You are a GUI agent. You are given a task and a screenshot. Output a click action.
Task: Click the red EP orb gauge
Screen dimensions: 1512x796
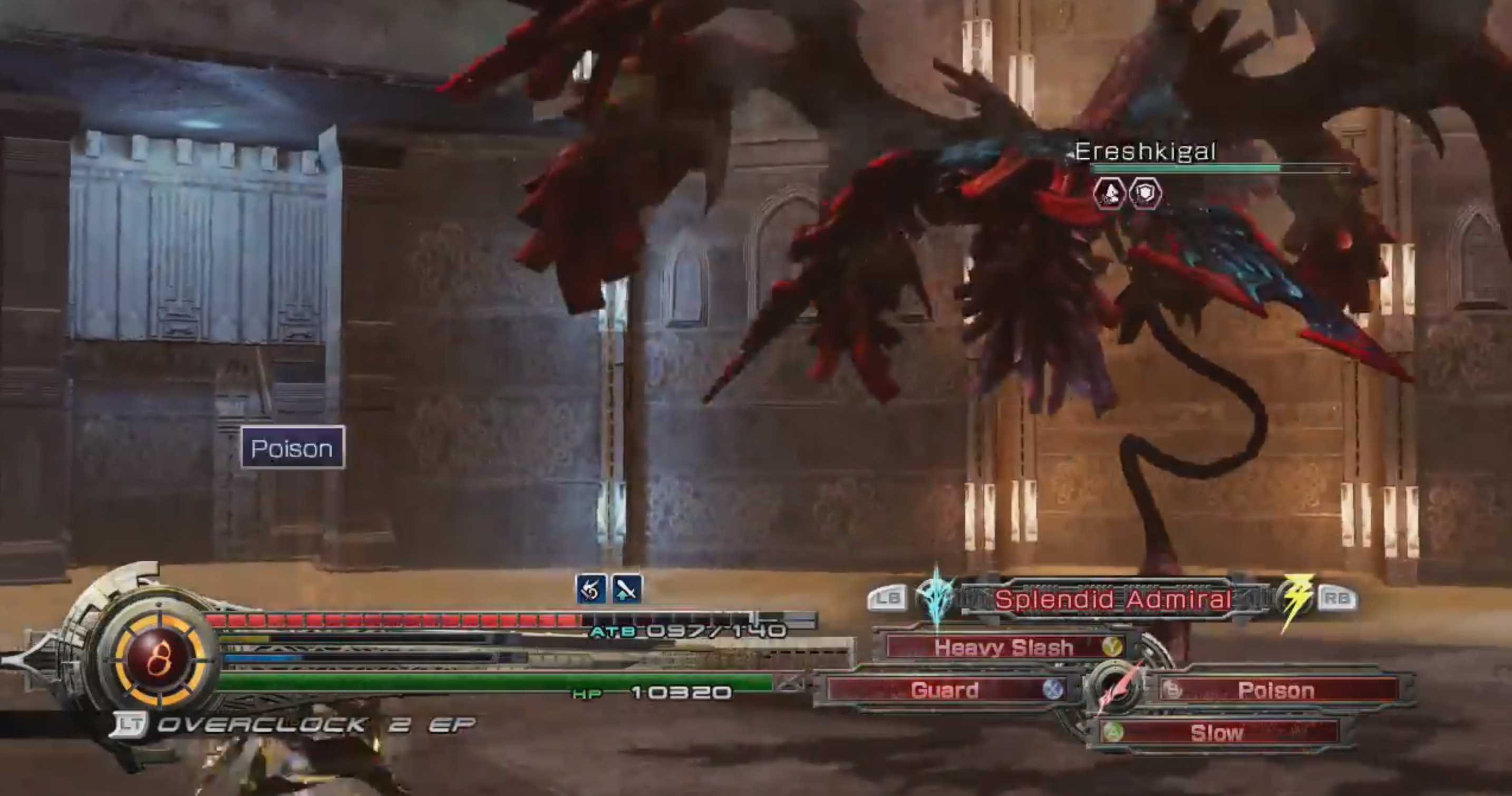[x=159, y=658]
